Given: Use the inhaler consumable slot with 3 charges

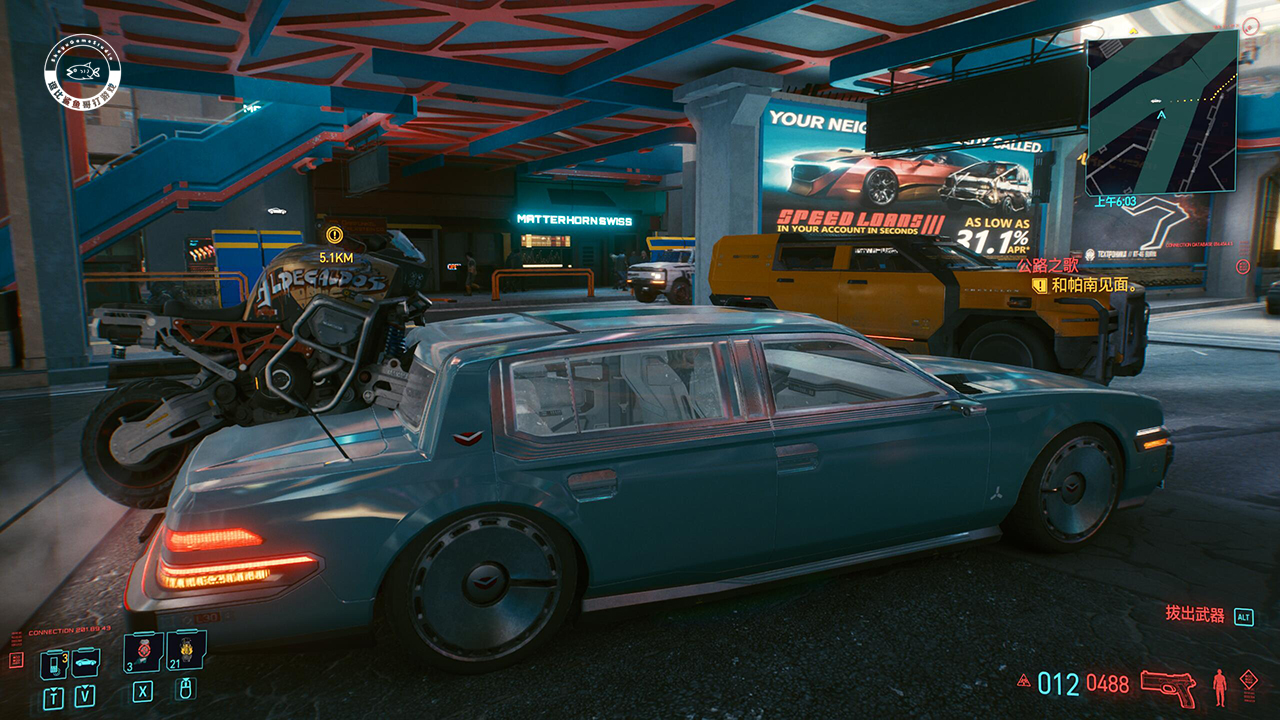Looking at the screenshot, I should point(143,651).
